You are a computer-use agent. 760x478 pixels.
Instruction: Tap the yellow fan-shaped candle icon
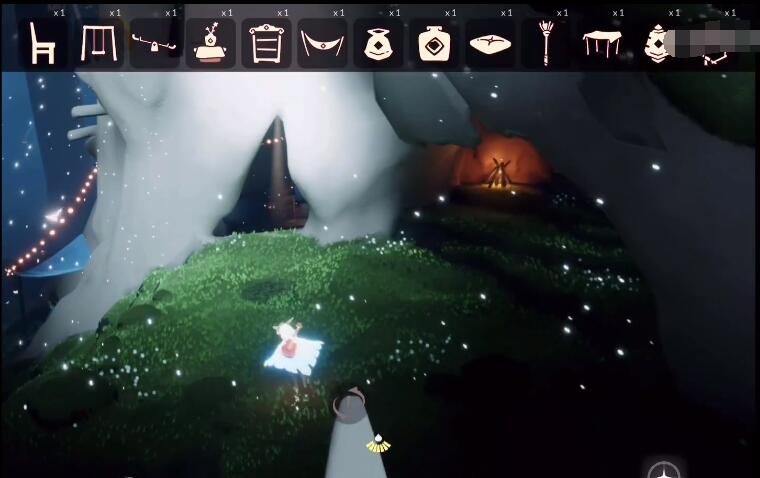(378, 444)
